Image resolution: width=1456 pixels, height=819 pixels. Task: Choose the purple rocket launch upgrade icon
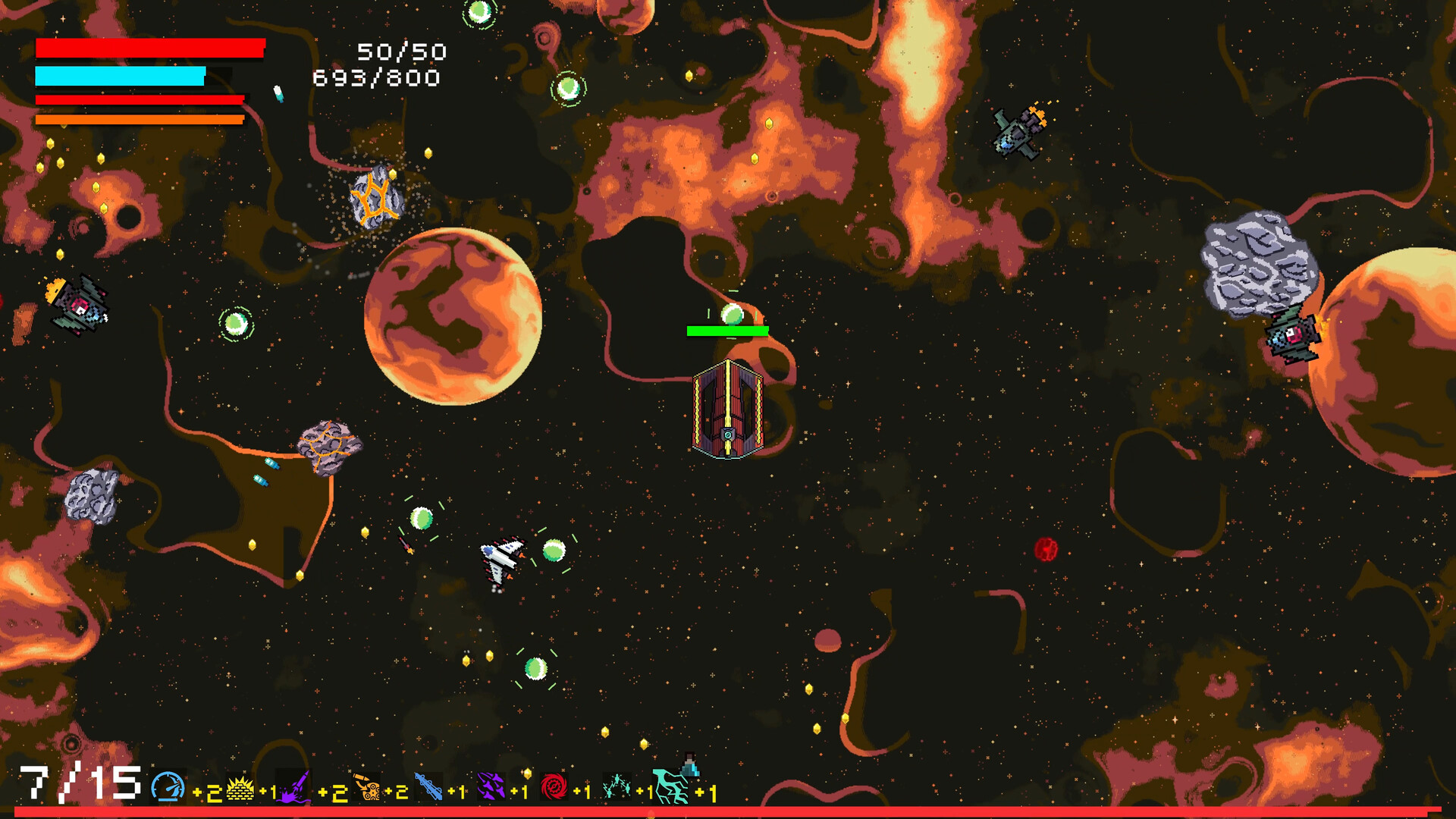coord(295,788)
